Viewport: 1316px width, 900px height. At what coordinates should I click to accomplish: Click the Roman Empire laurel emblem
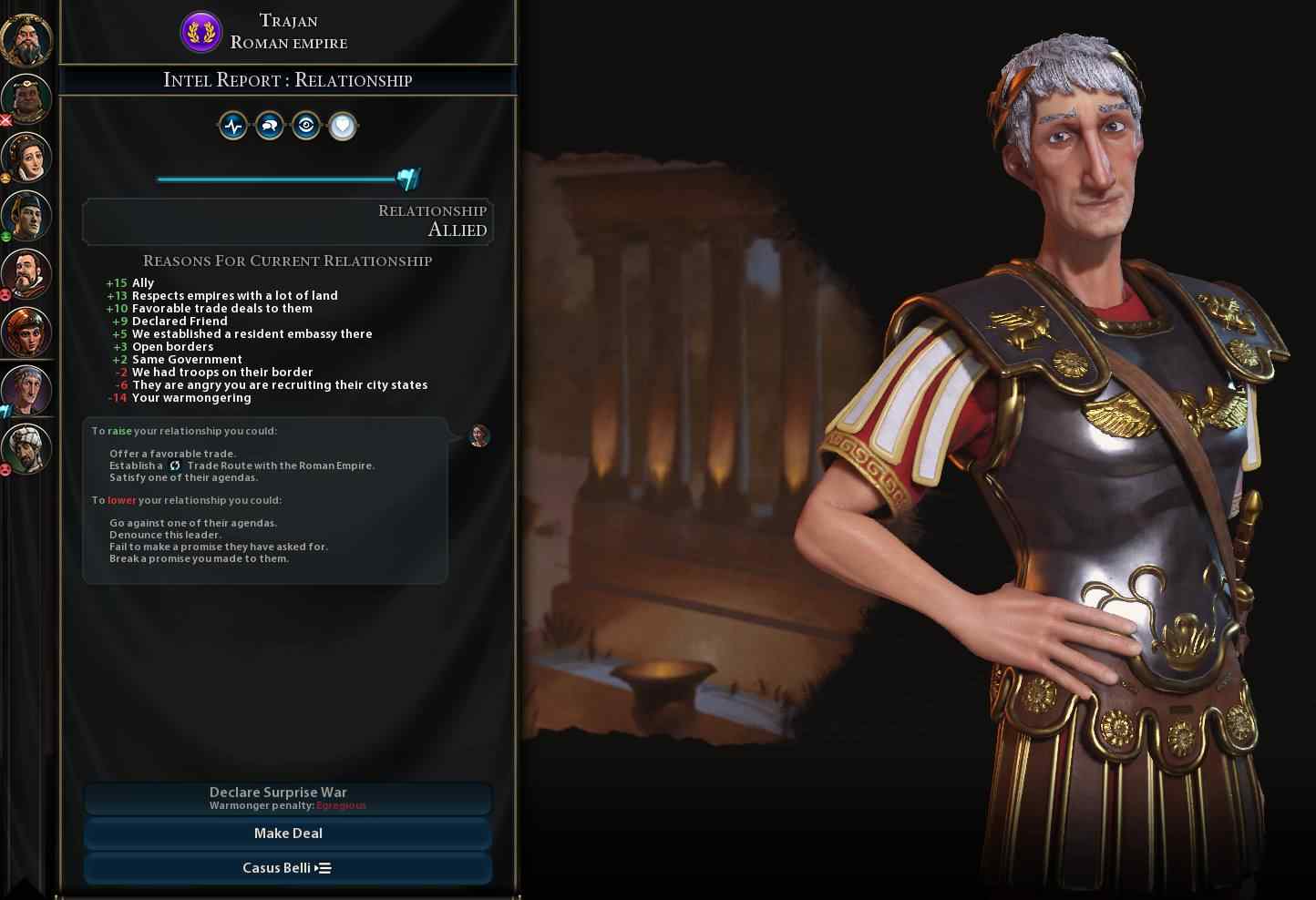click(x=200, y=32)
